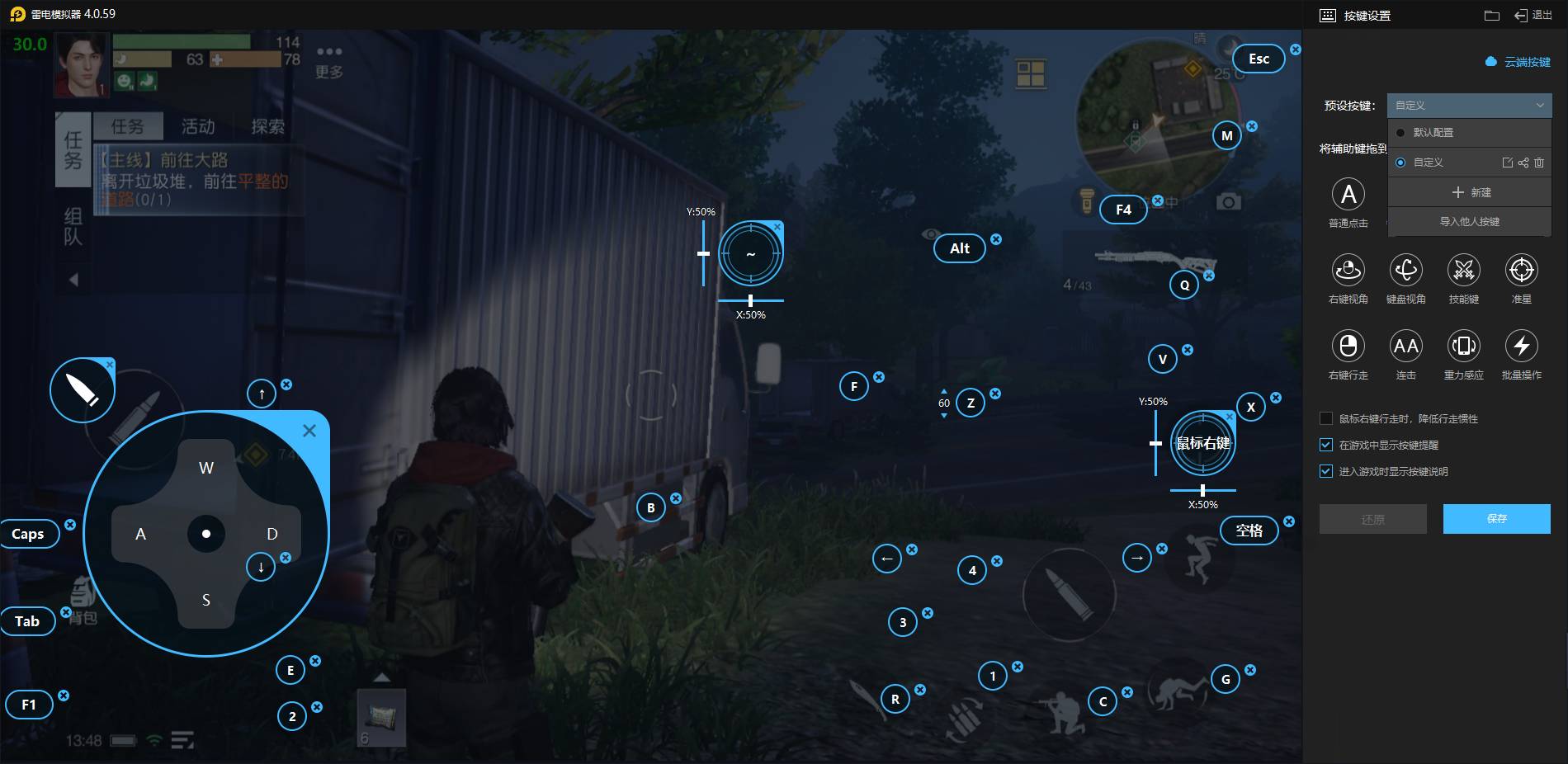Select the 默认配置 default preset
The width and height of the screenshot is (1568, 764).
(1433, 133)
